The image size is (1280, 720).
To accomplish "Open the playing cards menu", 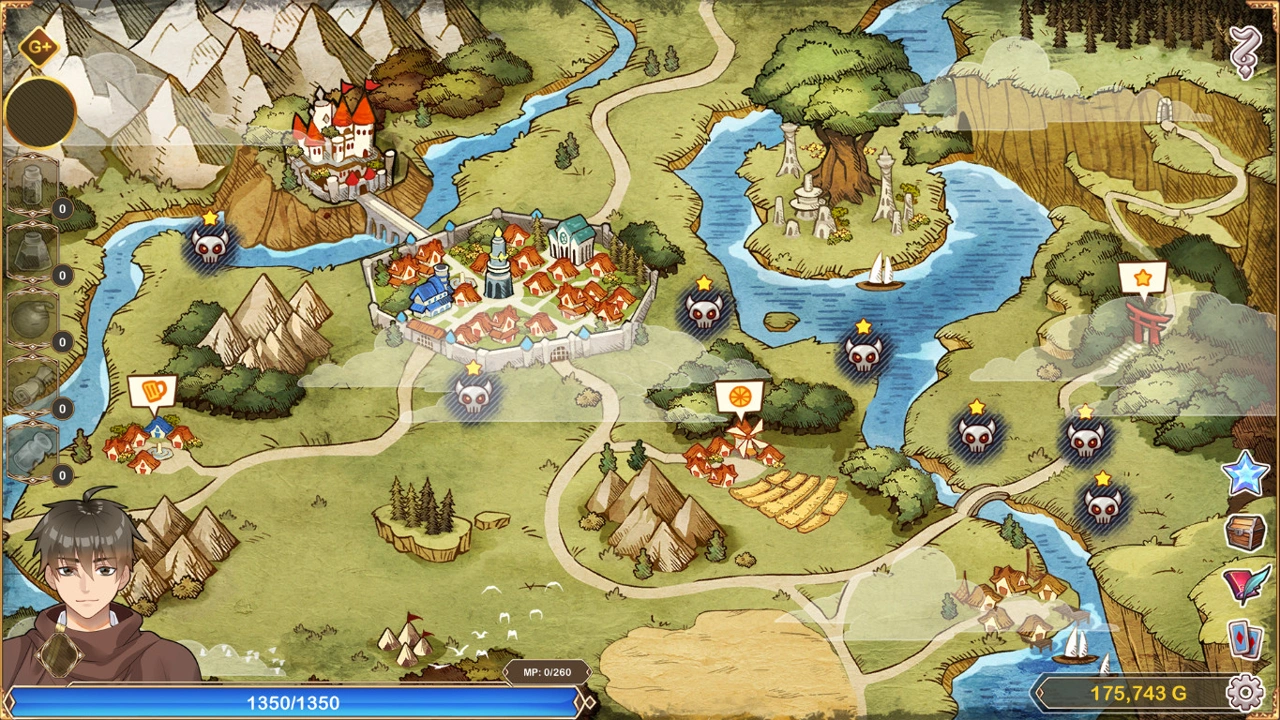I will (1245, 639).
